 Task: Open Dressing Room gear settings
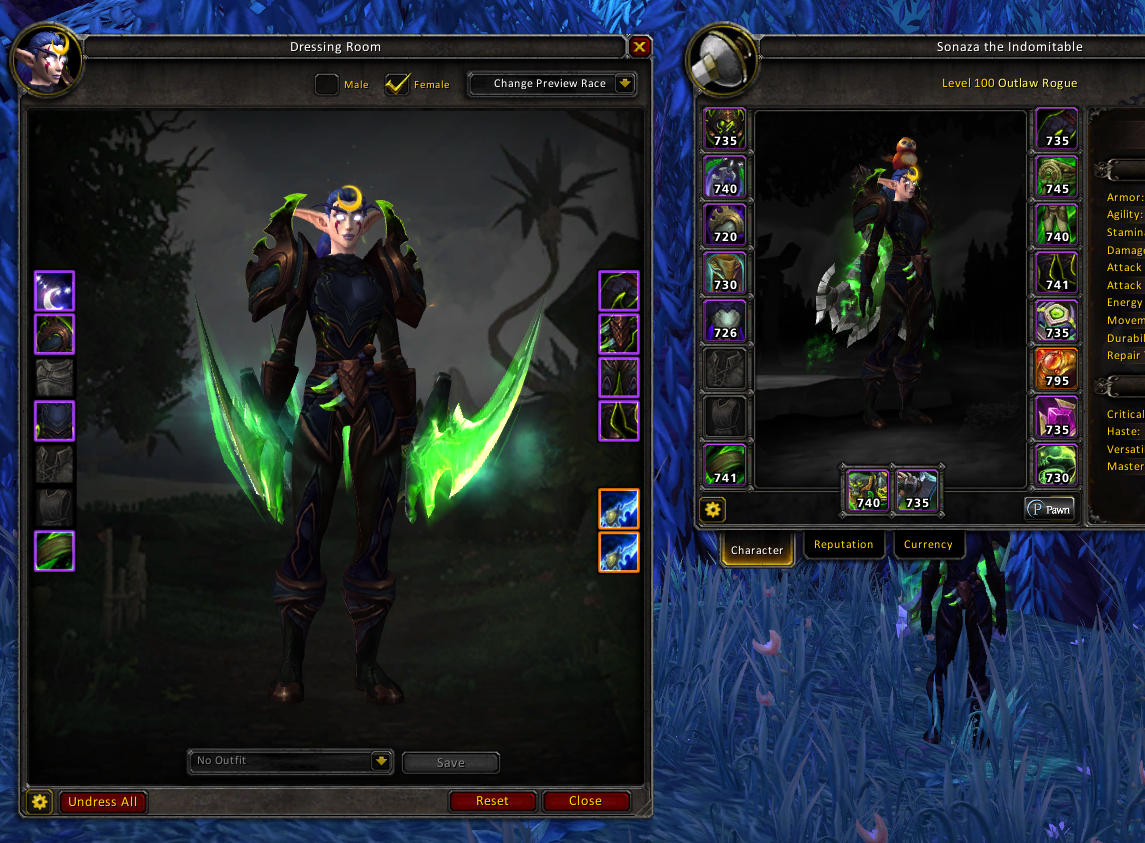[39, 802]
